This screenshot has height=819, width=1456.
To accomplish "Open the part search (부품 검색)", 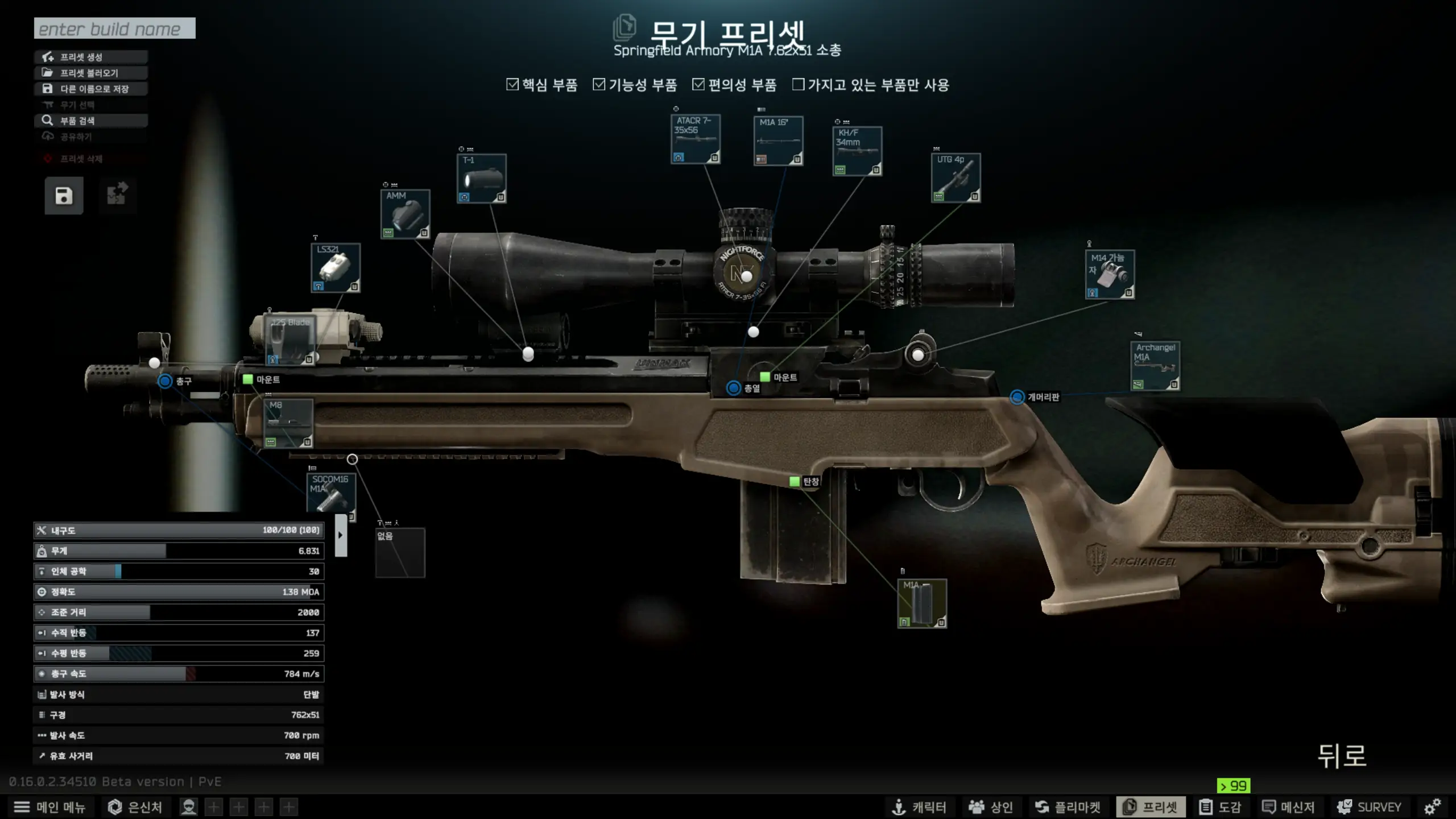I will (91, 121).
